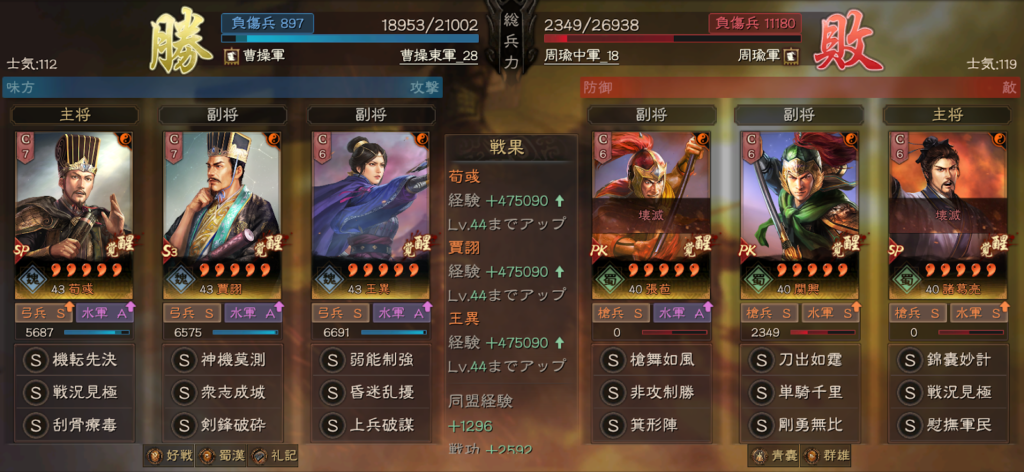Click the 慰撫軍民 skill entry
Viewport: 1024px width, 472px height.
point(947,425)
